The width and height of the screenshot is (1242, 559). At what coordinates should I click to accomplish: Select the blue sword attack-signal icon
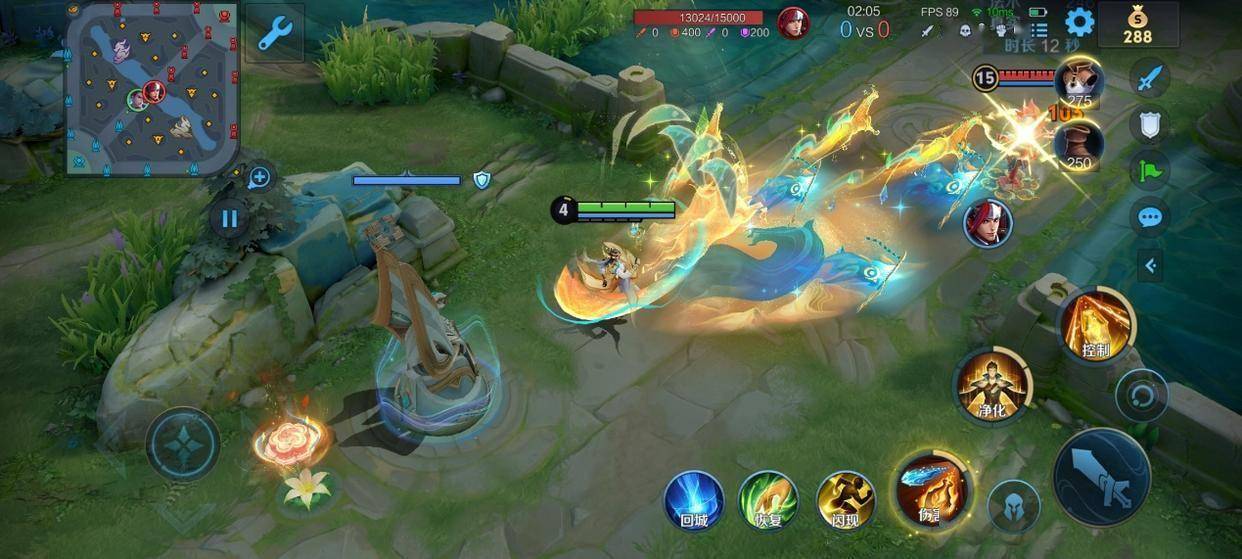[x=1150, y=77]
